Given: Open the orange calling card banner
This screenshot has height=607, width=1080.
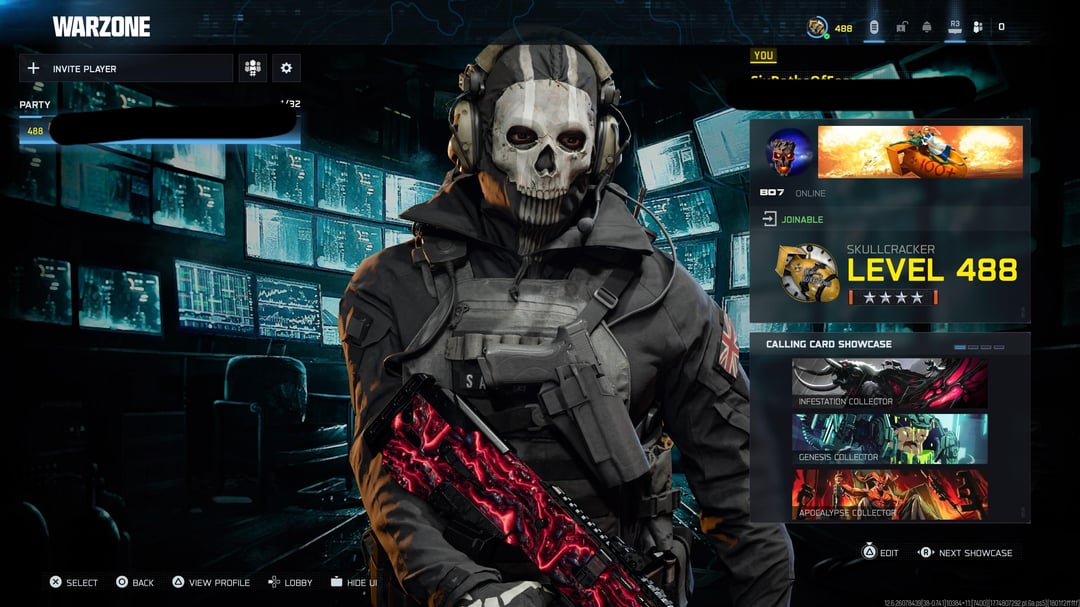Looking at the screenshot, I should pyautogui.click(x=920, y=152).
